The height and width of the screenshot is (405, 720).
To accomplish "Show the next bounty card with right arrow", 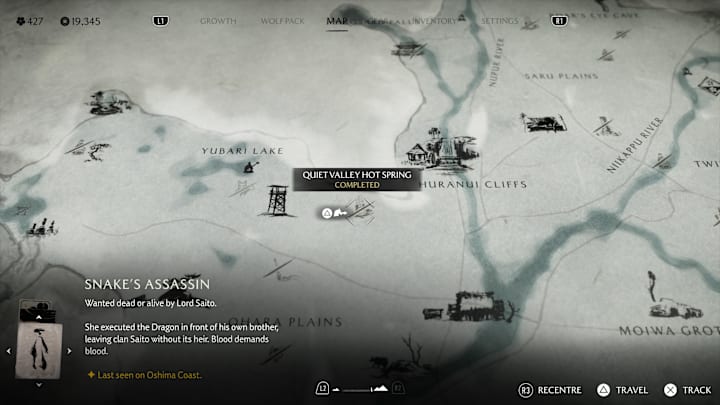I will click(x=69, y=351).
